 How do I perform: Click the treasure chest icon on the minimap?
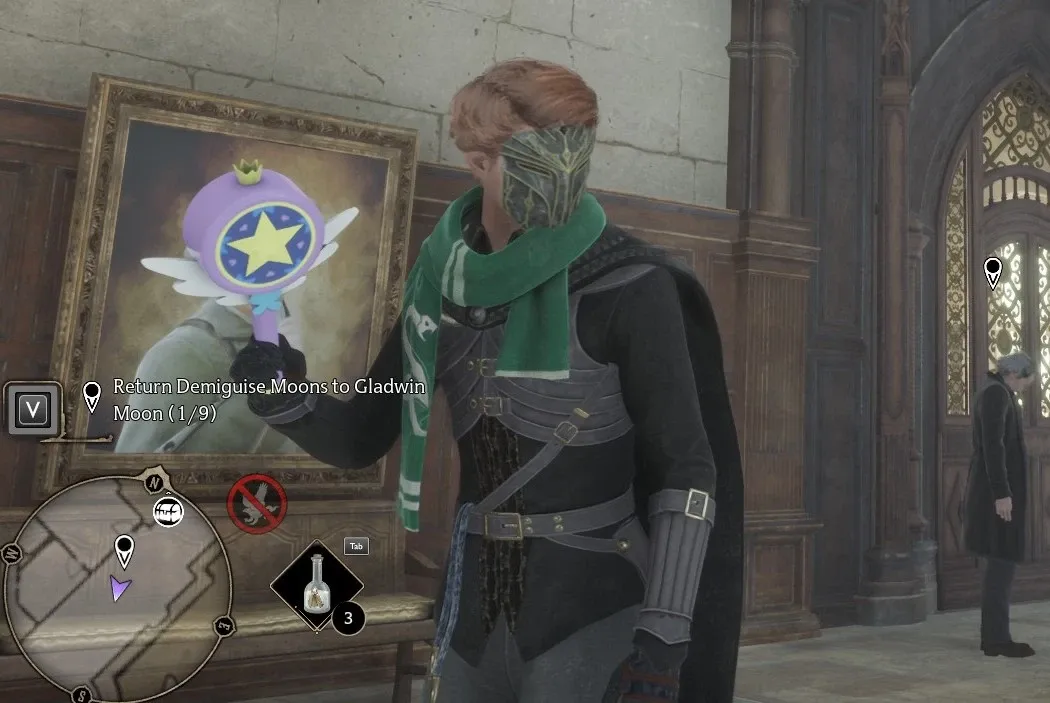(x=168, y=512)
